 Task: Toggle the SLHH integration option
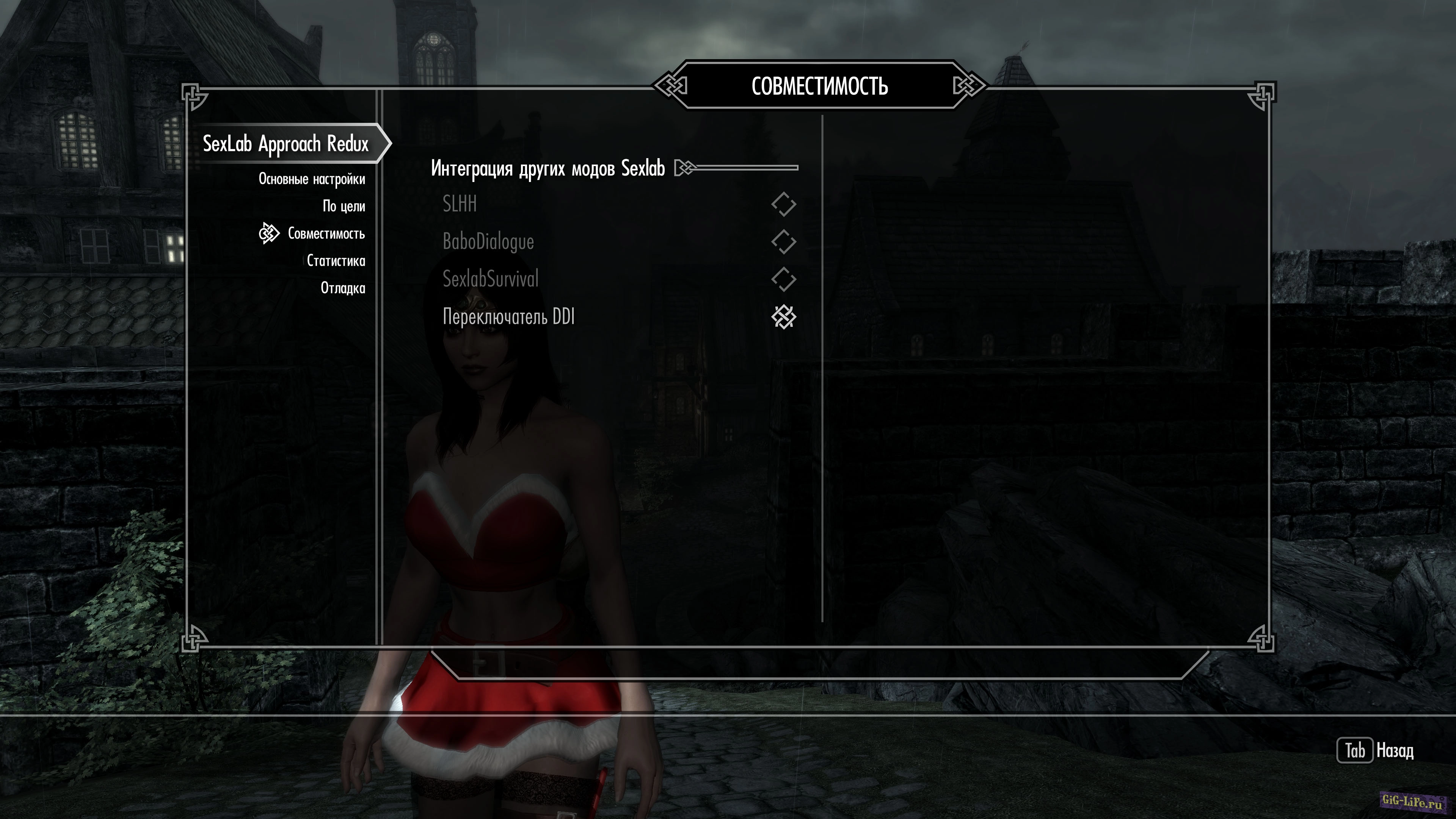[783, 204]
